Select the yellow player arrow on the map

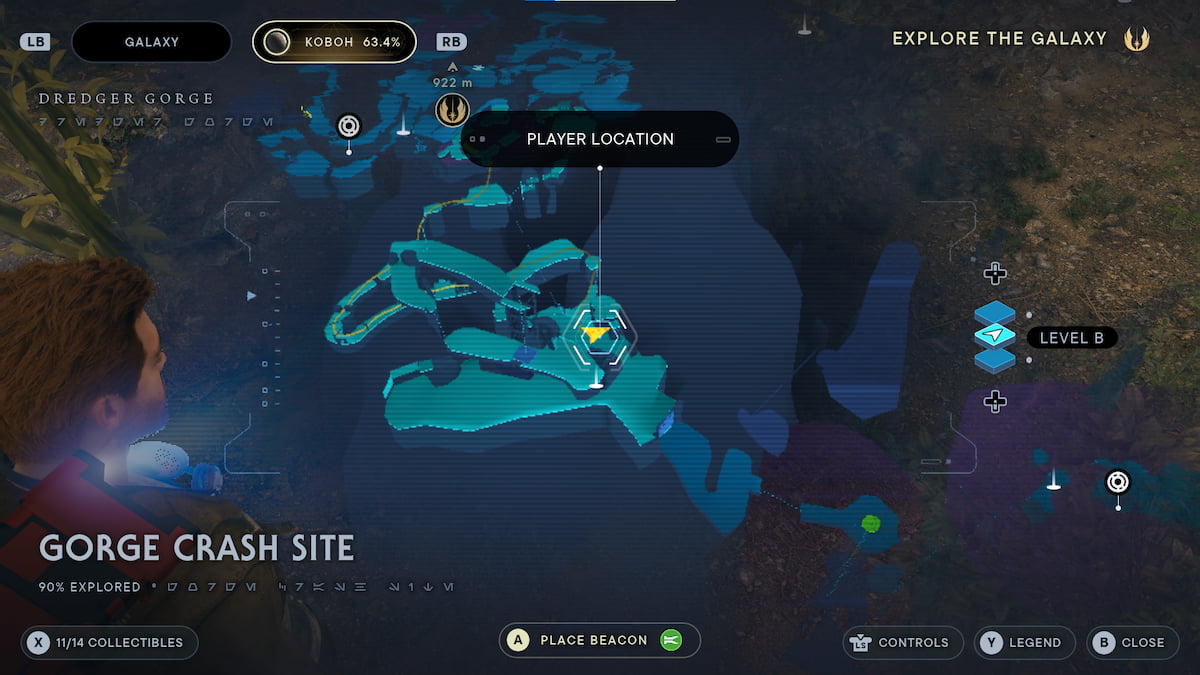(x=597, y=334)
